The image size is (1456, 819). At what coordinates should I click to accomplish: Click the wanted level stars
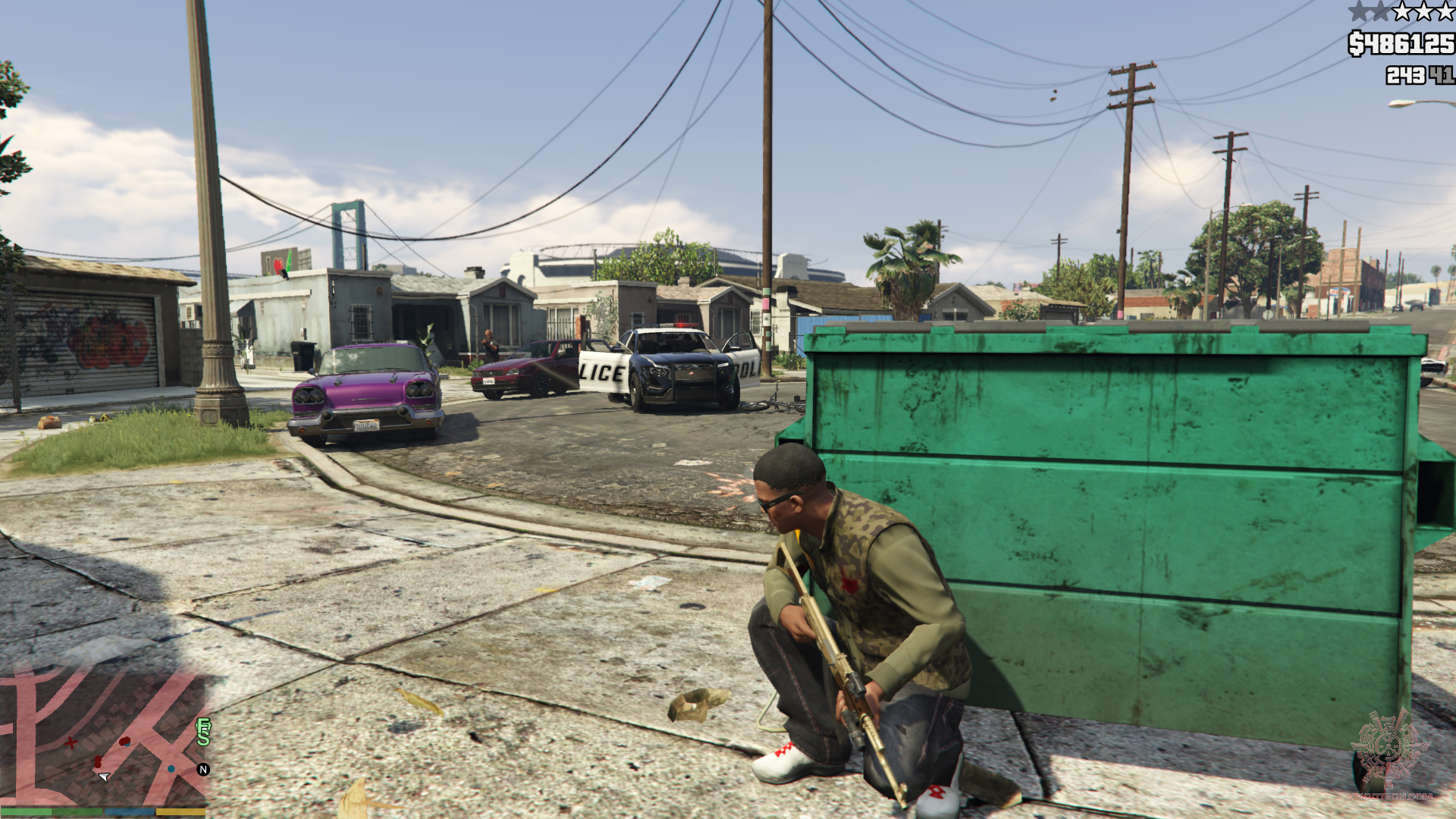click(1401, 11)
